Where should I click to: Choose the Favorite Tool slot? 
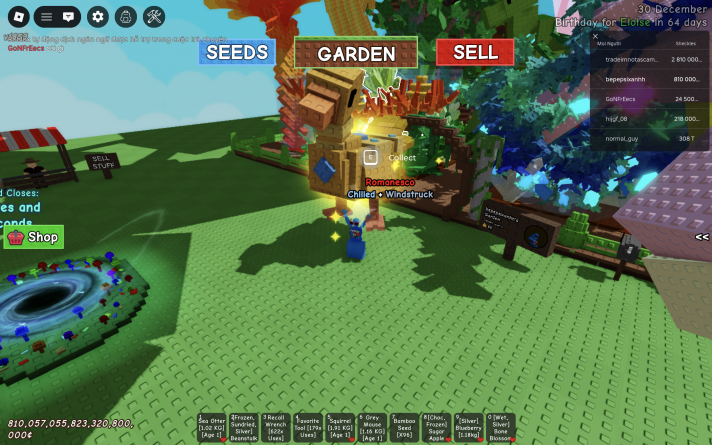[308, 427]
